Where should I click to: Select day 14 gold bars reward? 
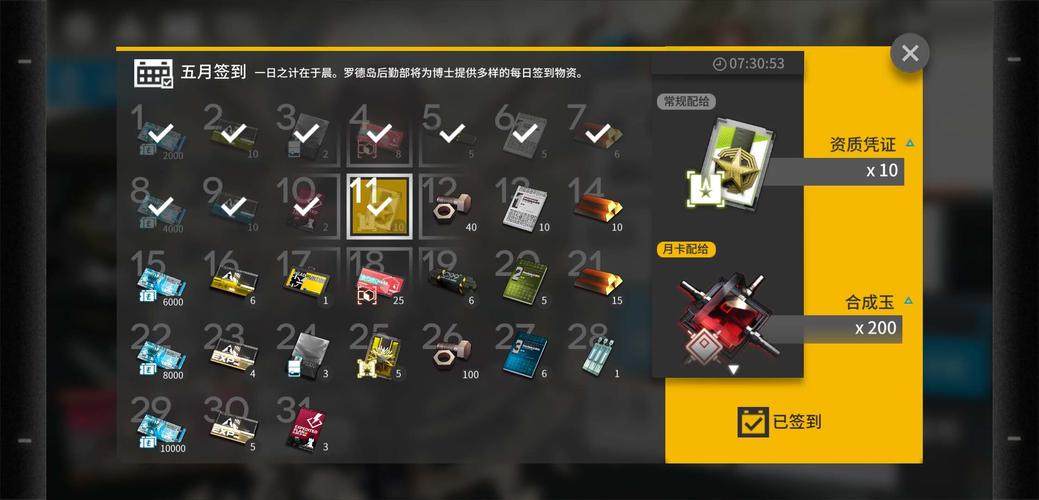[x=597, y=208]
